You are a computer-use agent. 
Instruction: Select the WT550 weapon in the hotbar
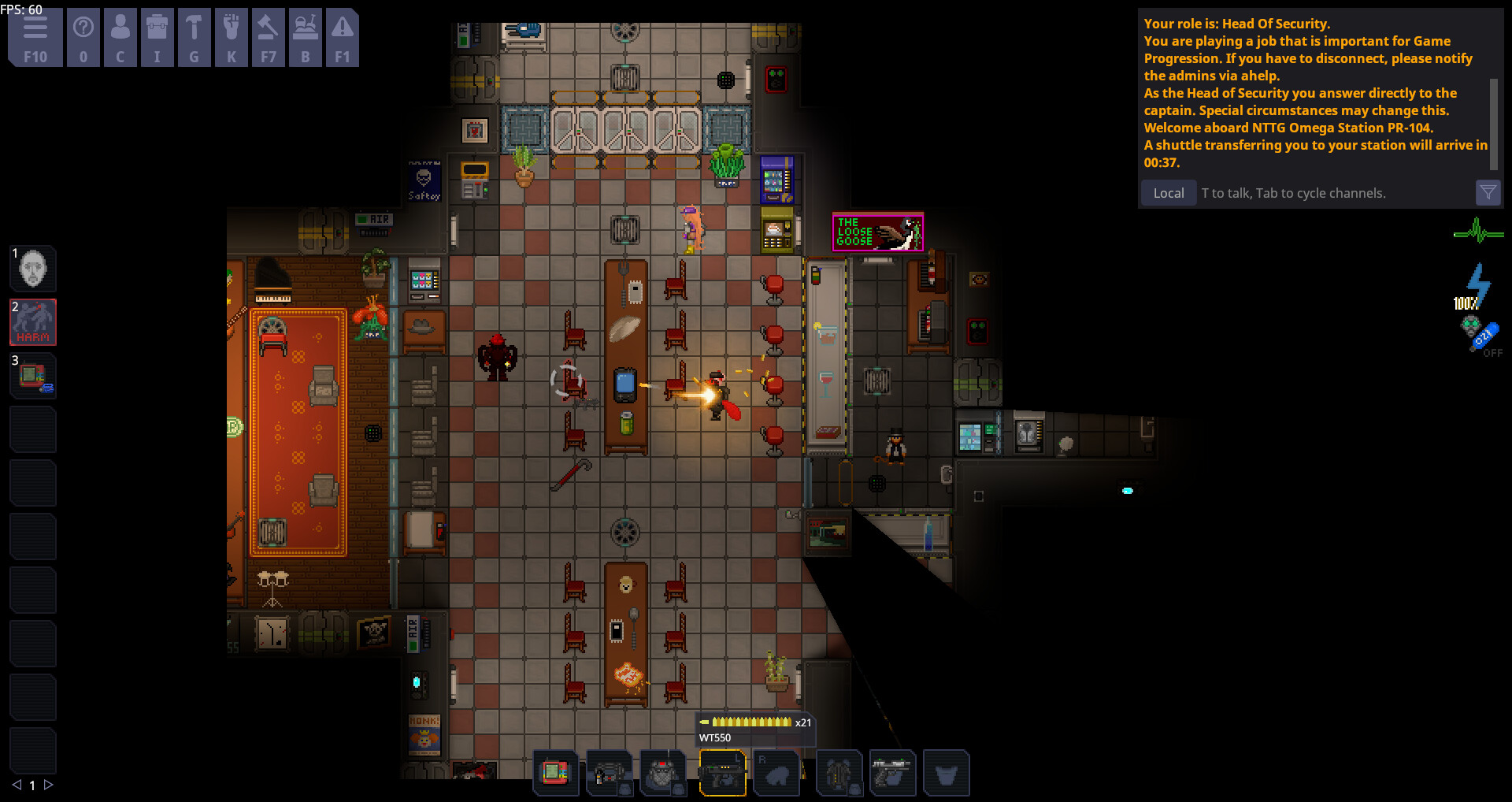coord(722,773)
